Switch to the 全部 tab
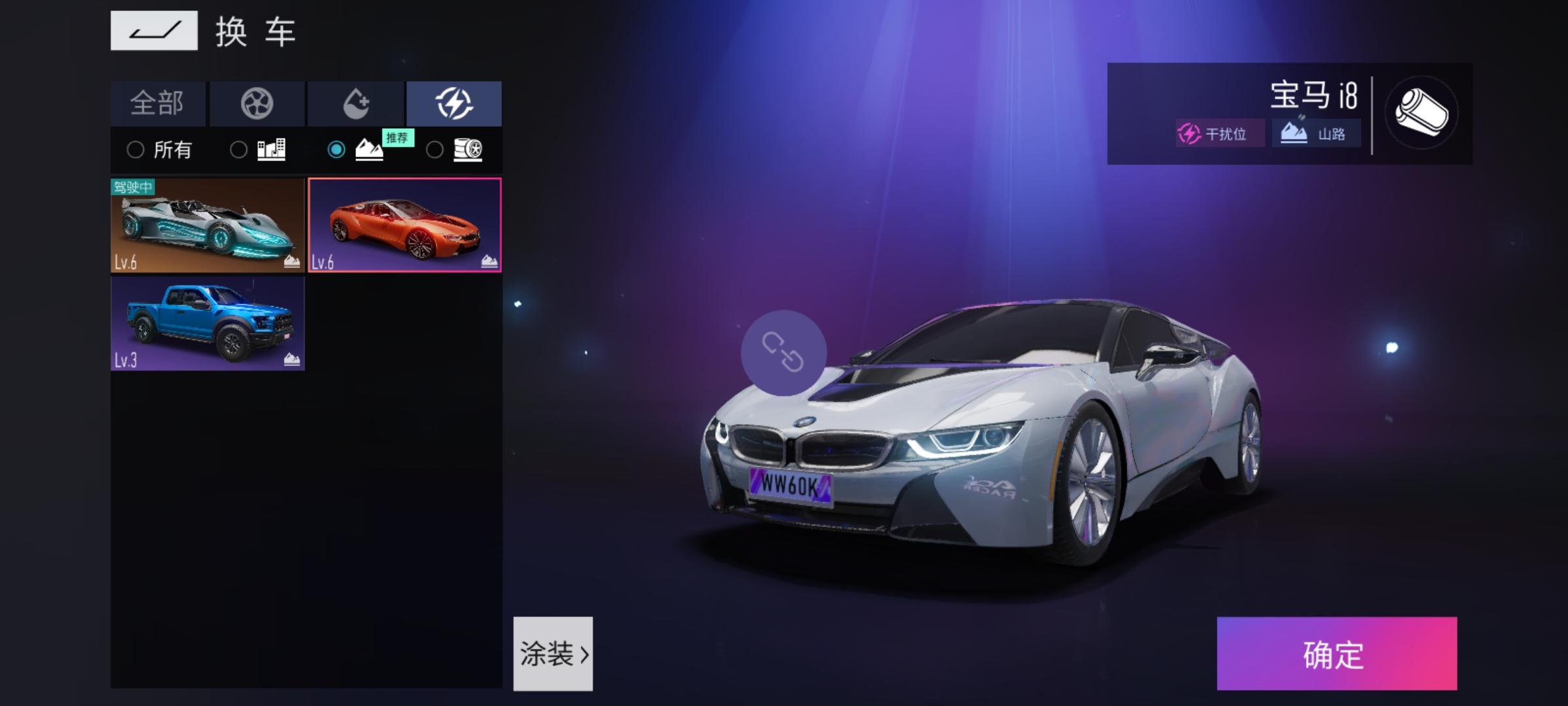1568x706 pixels. pos(158,103)
